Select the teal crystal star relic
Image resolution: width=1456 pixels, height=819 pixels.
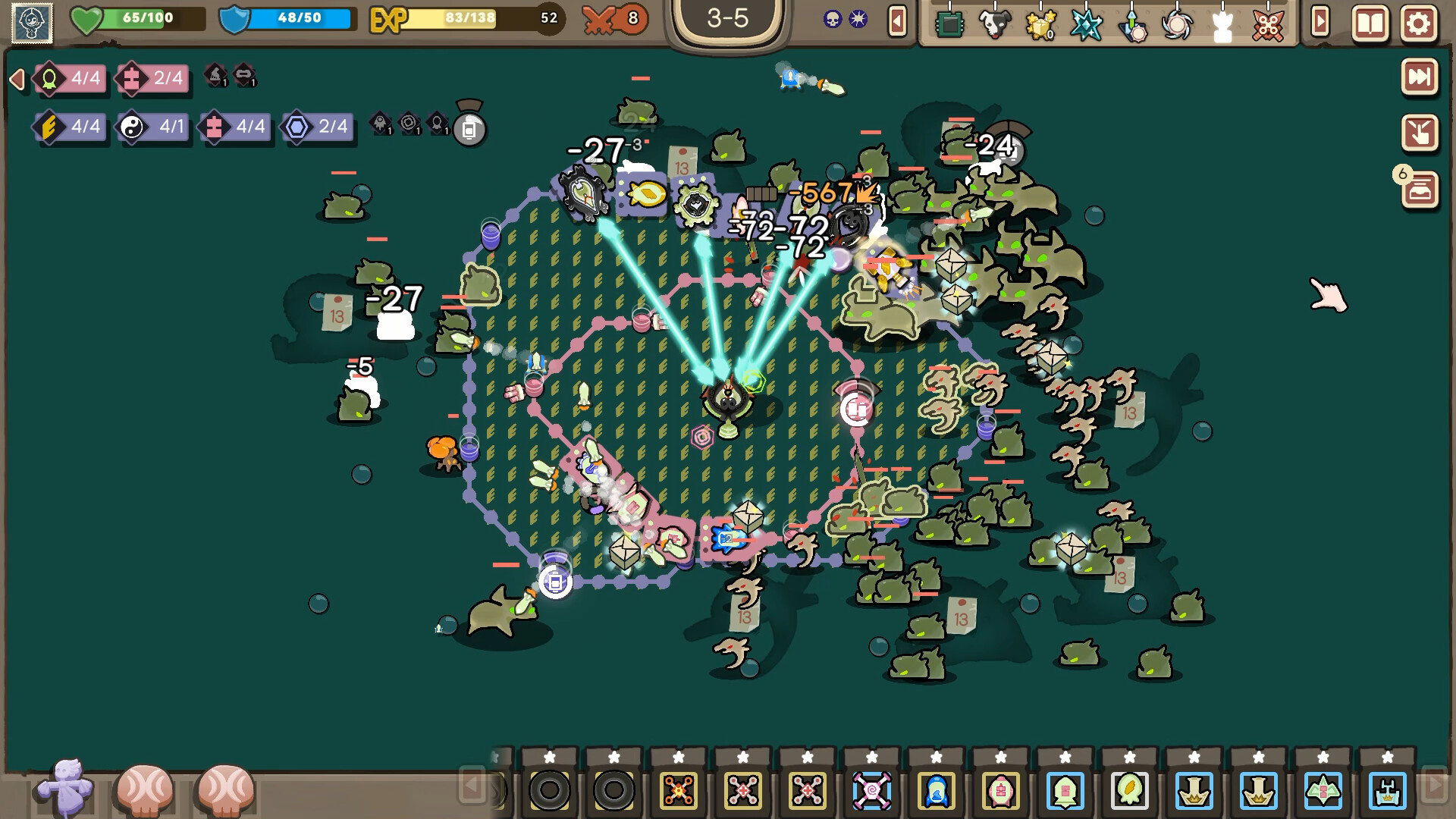point(1085,25)
